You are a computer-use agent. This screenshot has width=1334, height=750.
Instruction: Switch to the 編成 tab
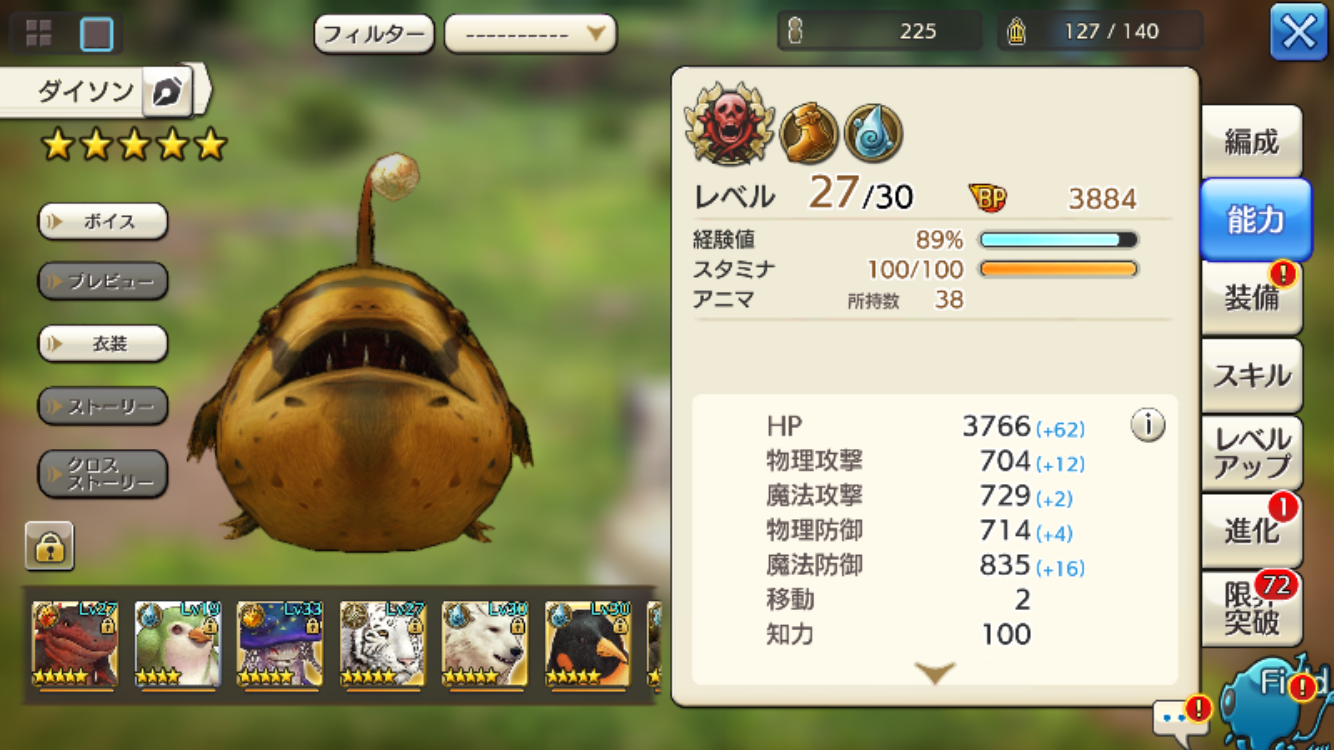tap(1251, 142)
